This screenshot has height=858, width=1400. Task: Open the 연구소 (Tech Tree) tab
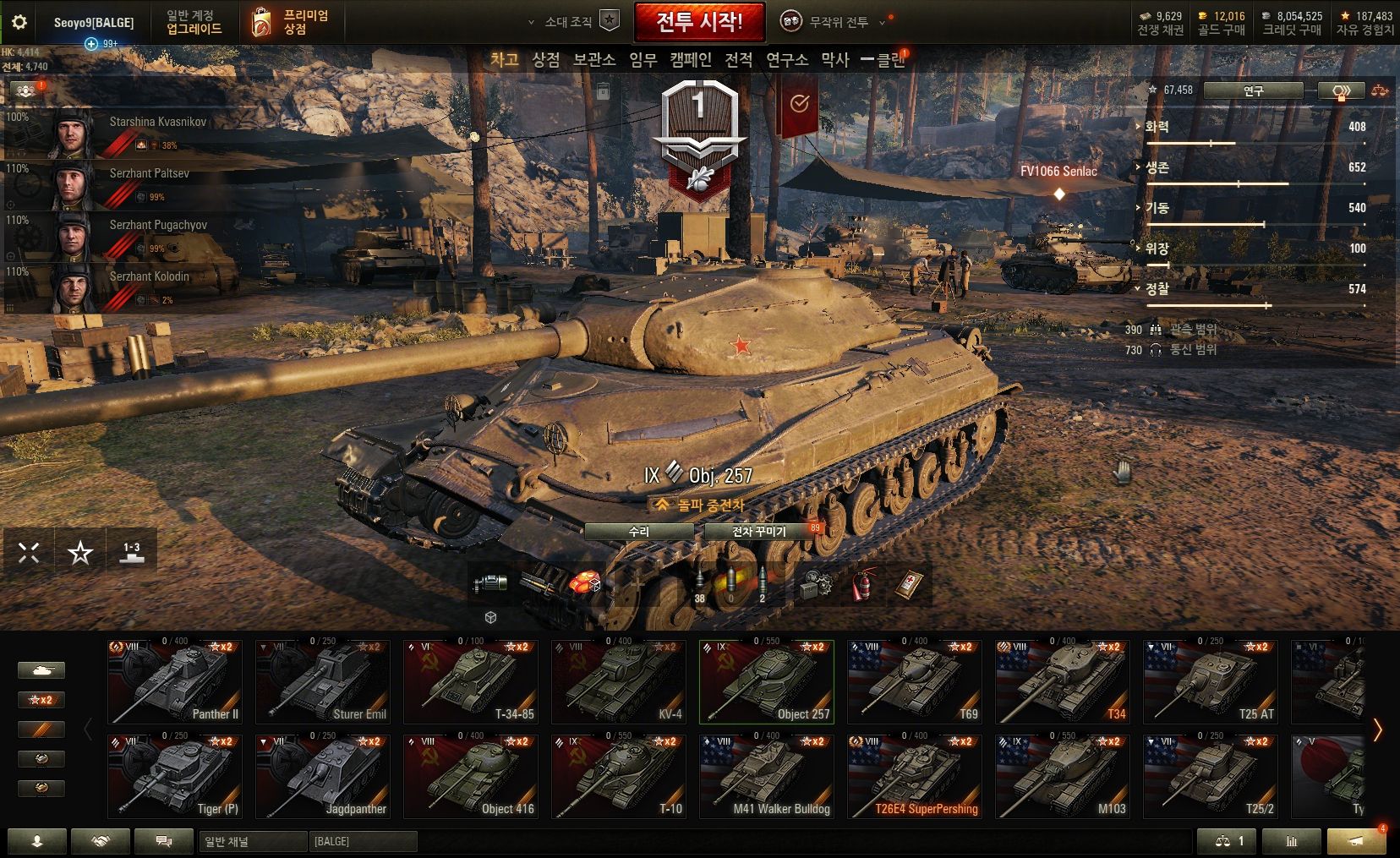pos(787,60)
